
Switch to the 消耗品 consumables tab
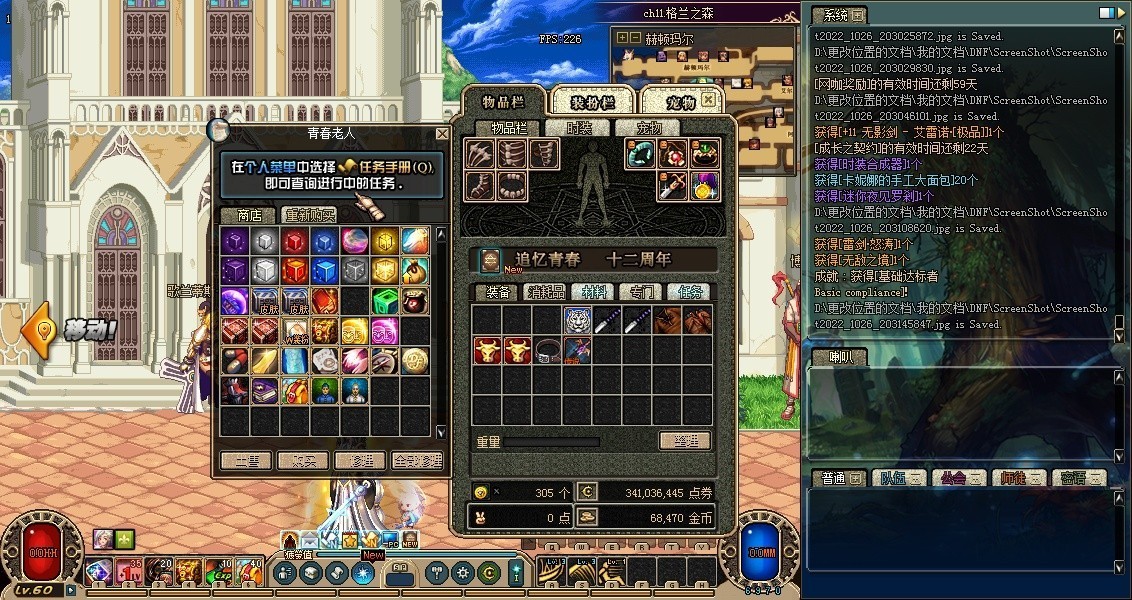click(546, 292)
